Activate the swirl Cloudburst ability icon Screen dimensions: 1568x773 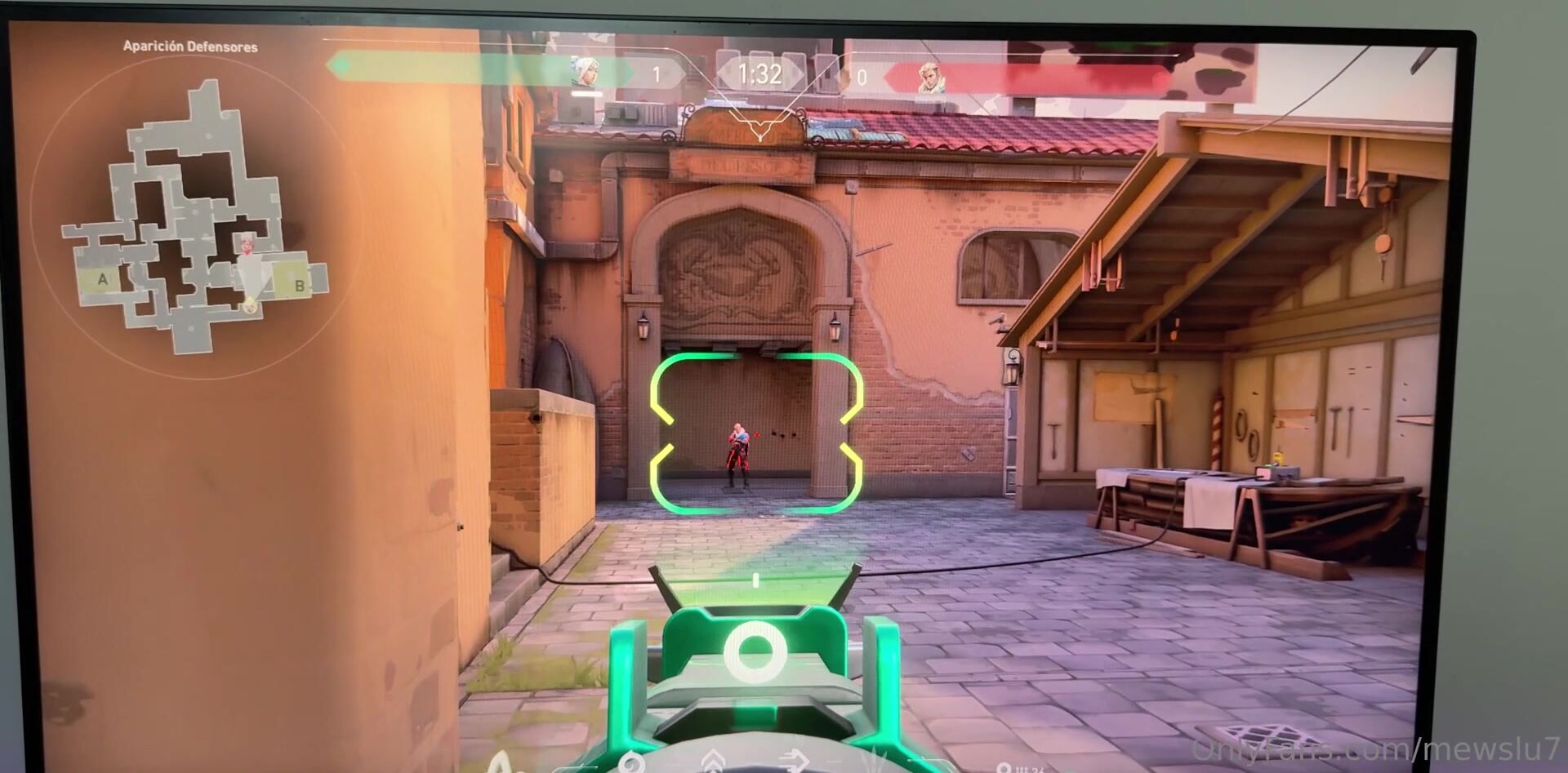tap(630, 763)
